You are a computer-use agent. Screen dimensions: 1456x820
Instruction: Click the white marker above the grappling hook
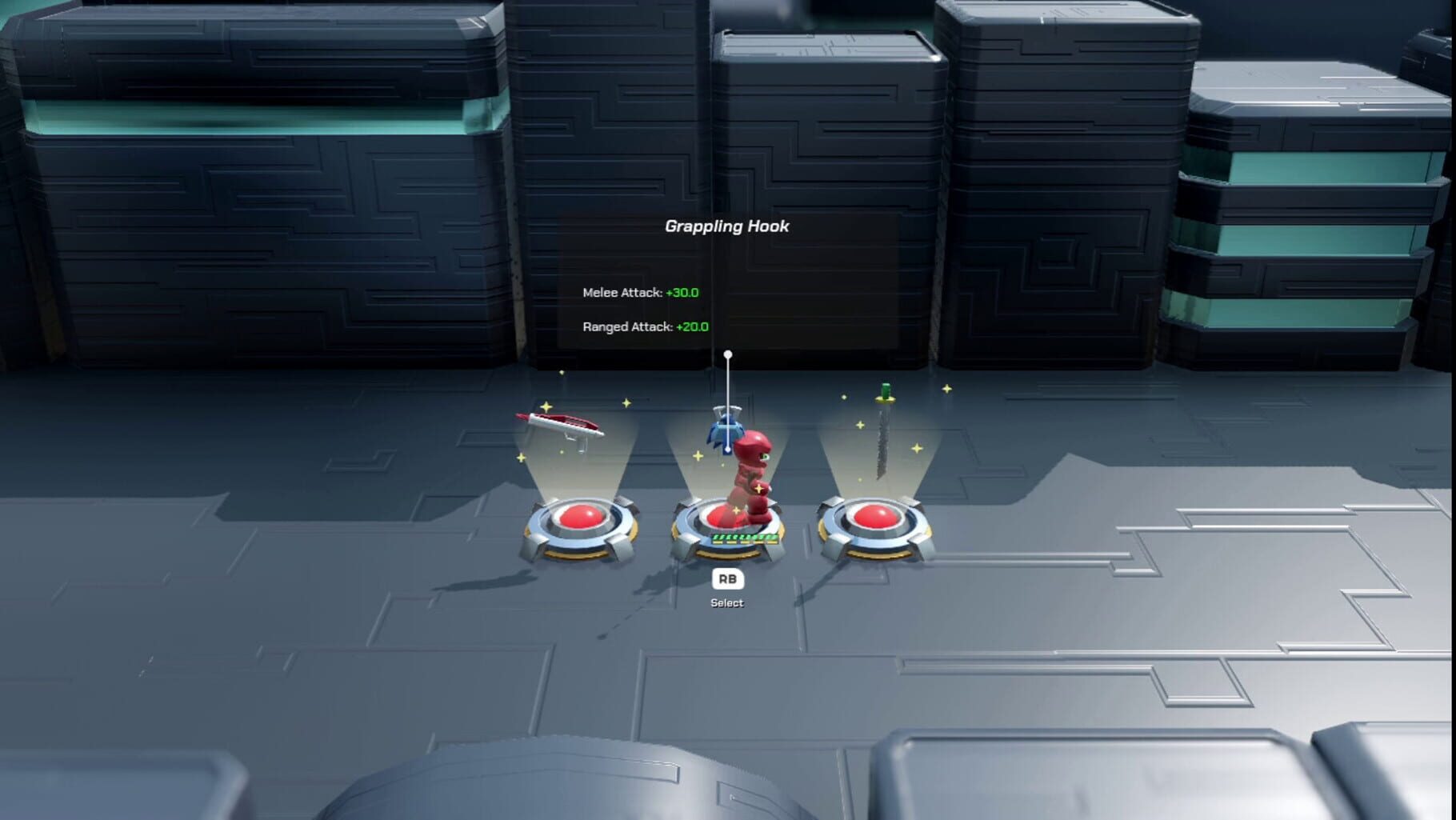(x=728, y=352)
